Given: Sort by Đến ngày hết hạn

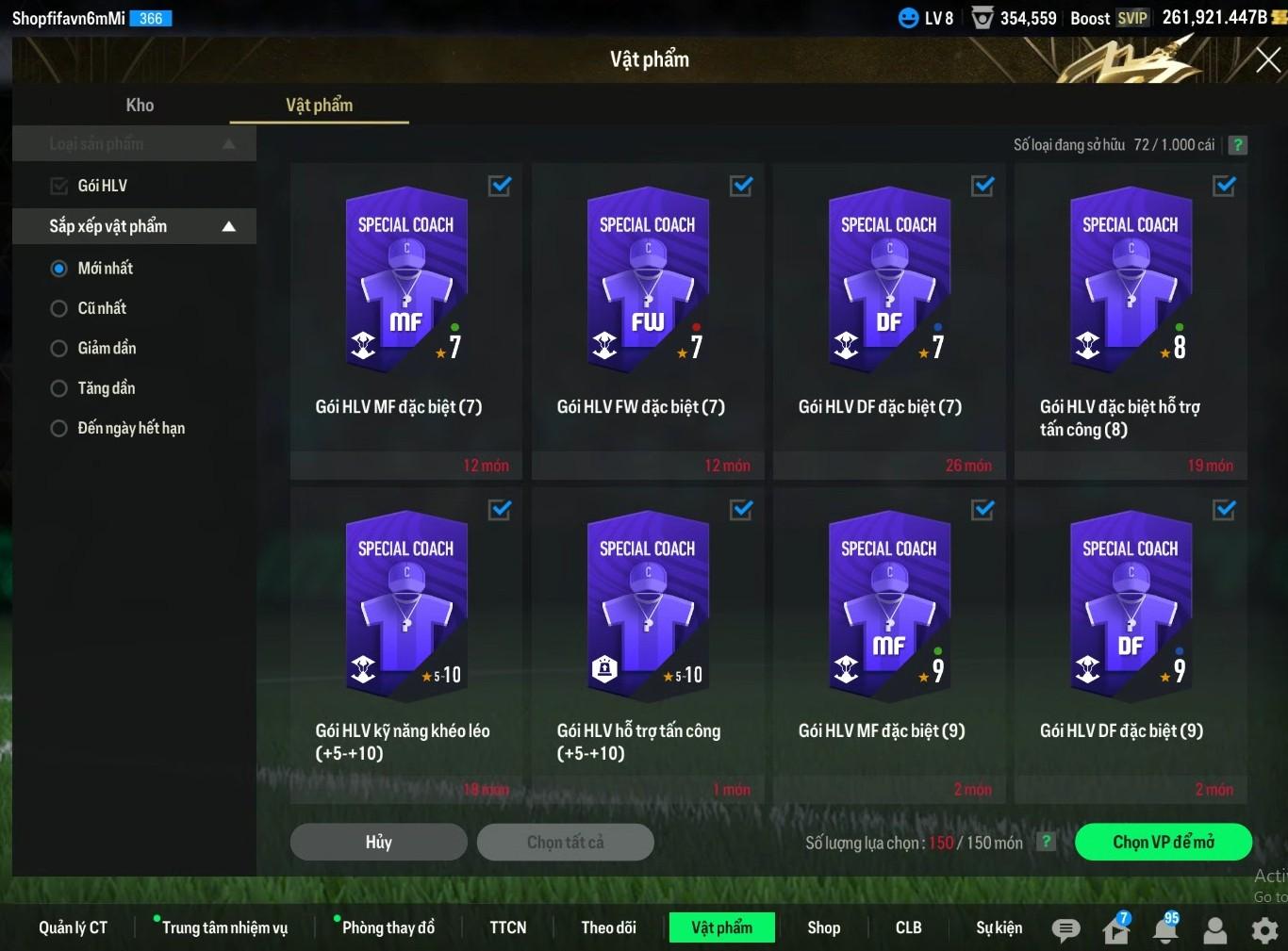Looking at the screenshot, I should pos(59,429).
